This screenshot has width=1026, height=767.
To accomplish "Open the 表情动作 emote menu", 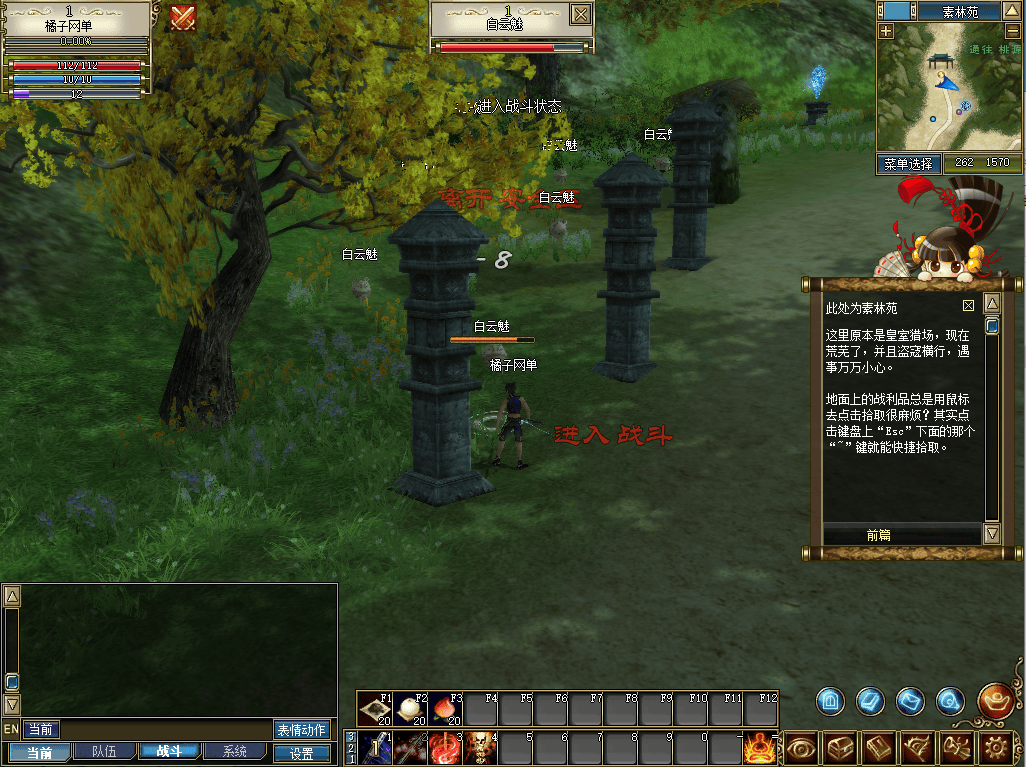I will tap(301, 730).
